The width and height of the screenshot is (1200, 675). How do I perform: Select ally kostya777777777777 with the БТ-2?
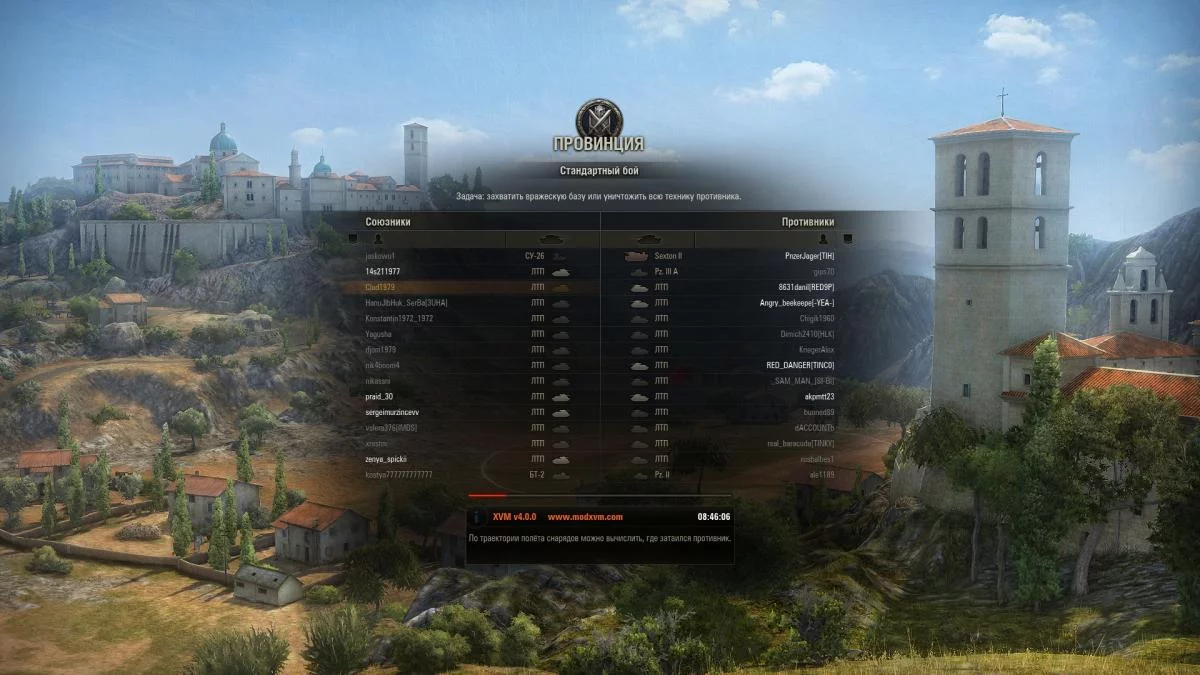tap(399, 474)
